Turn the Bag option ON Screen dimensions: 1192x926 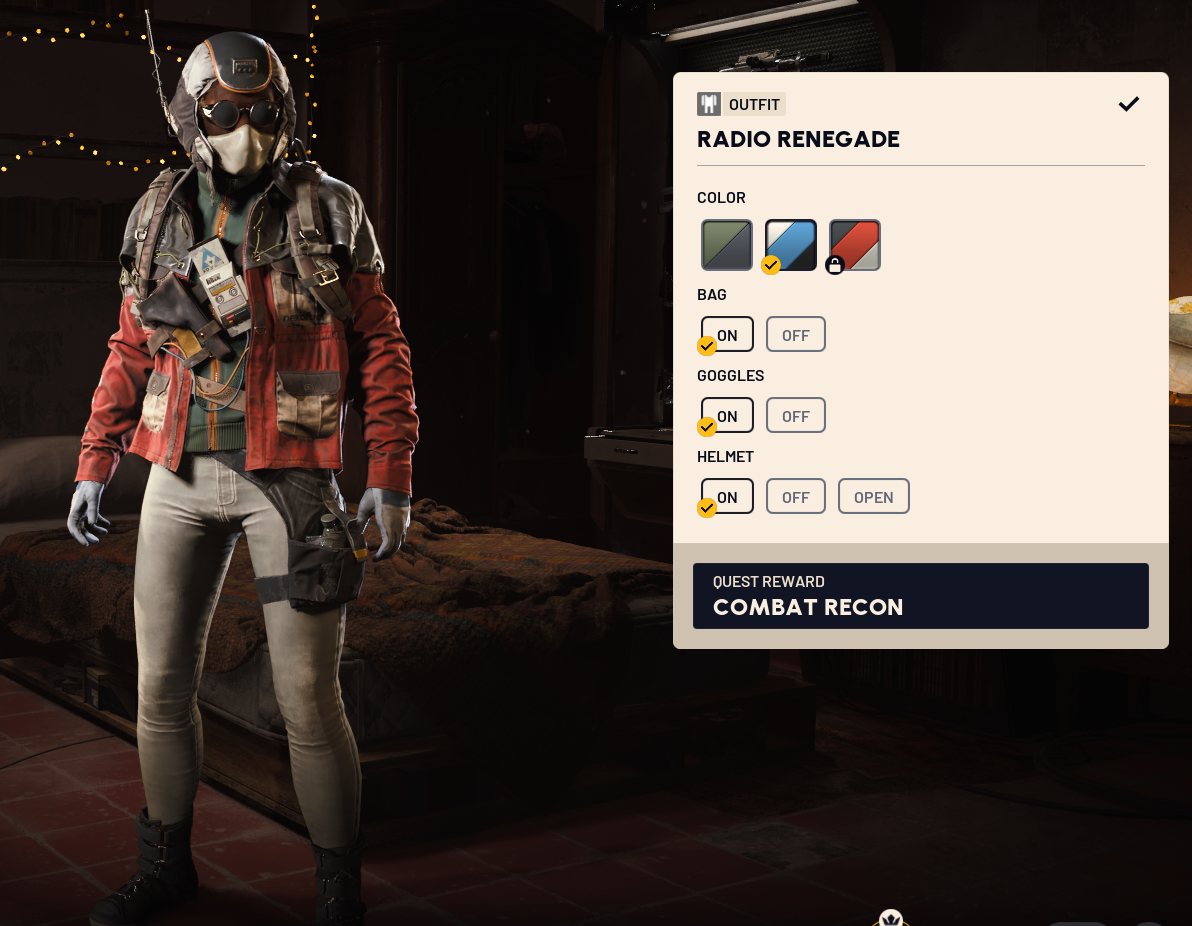pyautogui.click(x=727, y=335)
